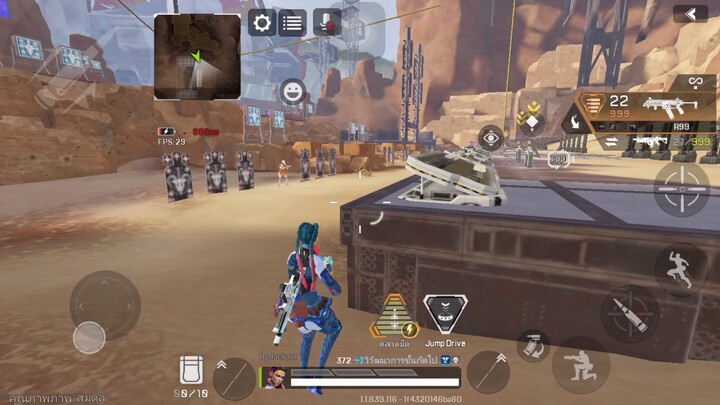Toggle the muted microphone
720x405 pixels.
coord(326,23)
